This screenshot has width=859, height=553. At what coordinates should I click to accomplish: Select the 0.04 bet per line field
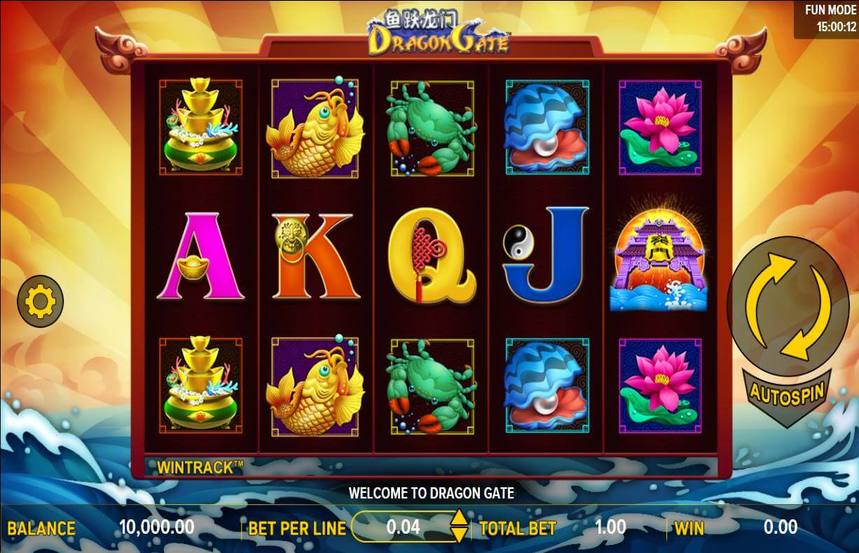pos(403,527)
